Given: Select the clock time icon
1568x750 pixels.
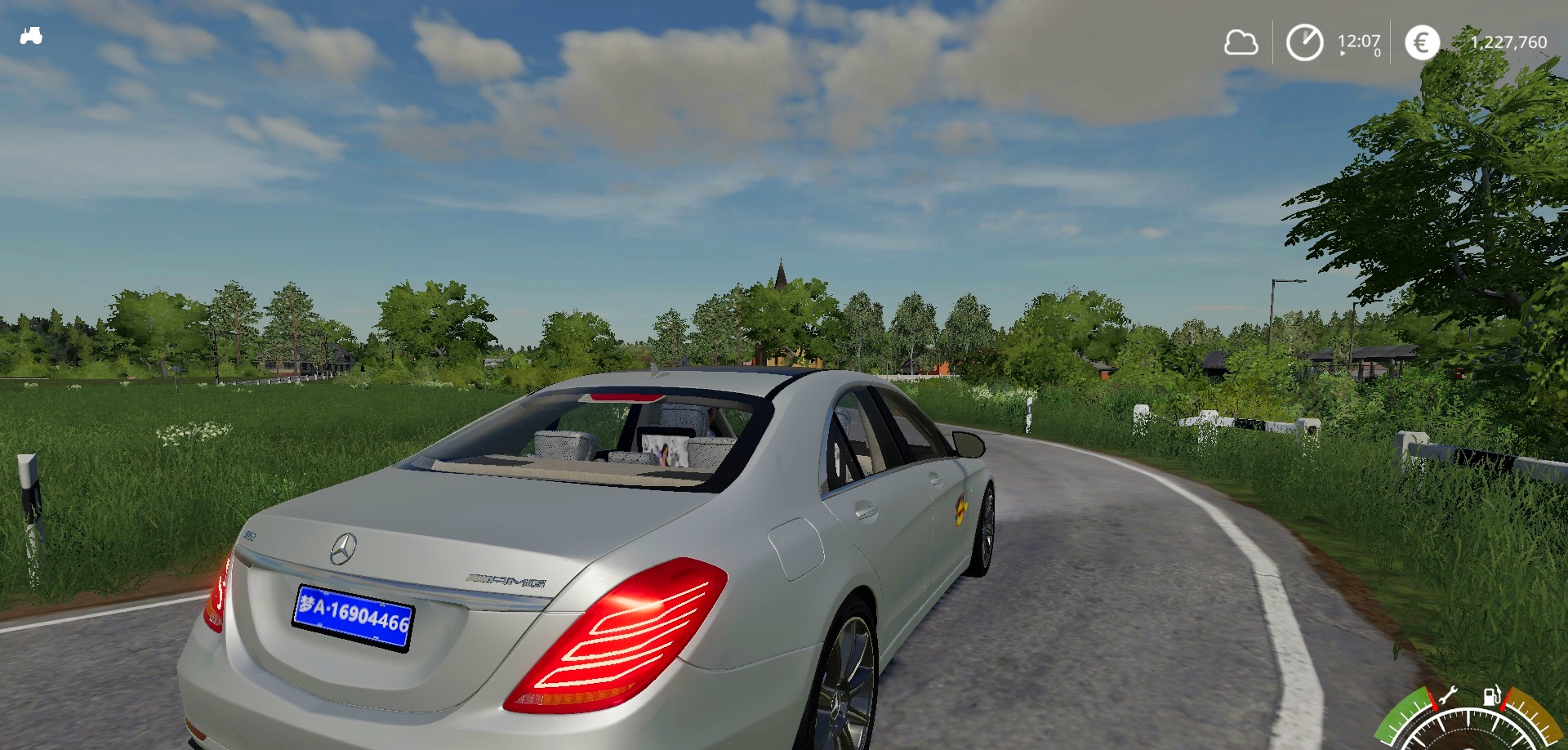Looking at the screenshot, I should pos(1304,42).
